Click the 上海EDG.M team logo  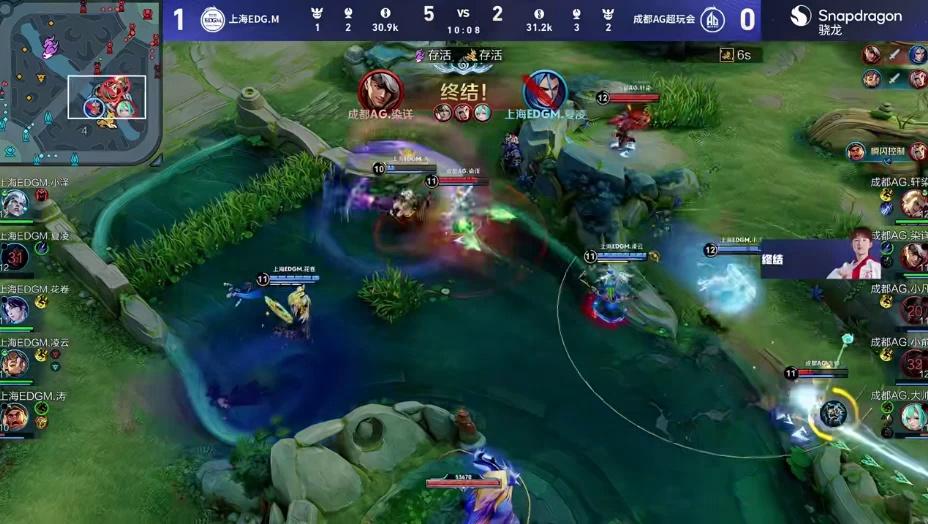tap(213, 19)
